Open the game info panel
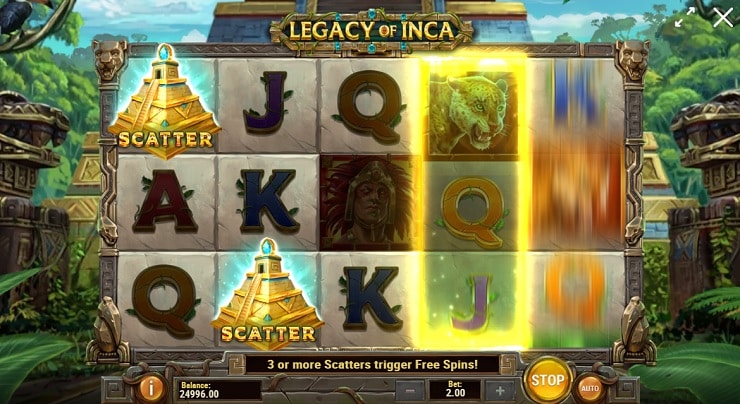The image size is (740, 404). coord(153,387)
